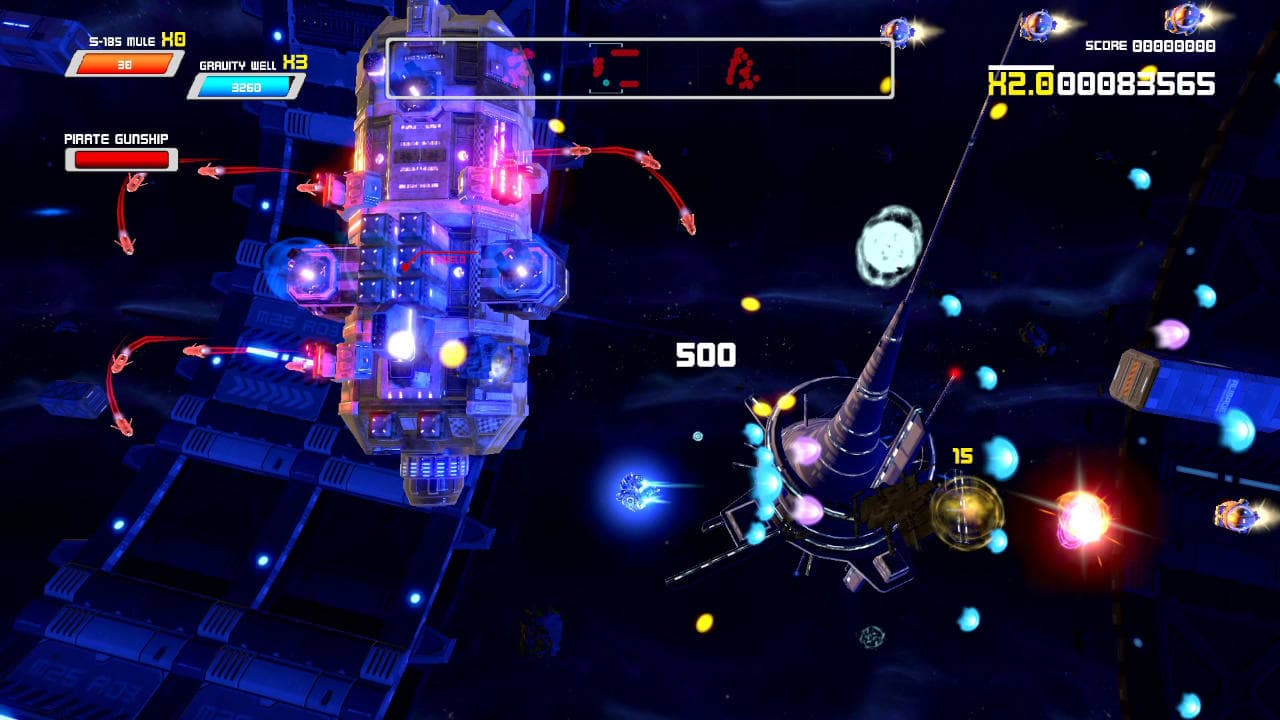Click the 500 points popup
Screen dimensions: 1280x720
click(x=707, y=353)
